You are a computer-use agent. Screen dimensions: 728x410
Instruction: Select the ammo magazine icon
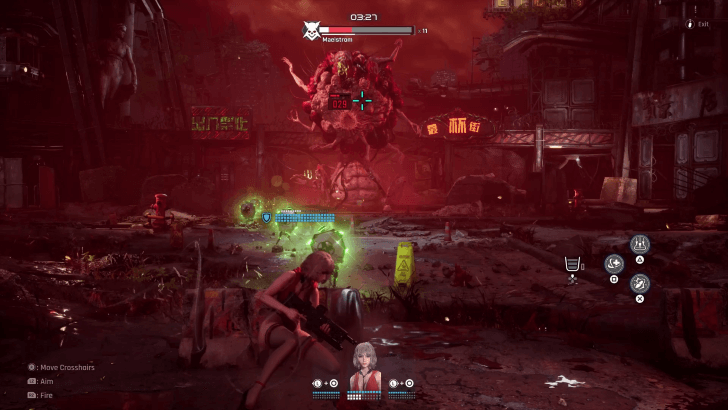(x=572, y=264)
